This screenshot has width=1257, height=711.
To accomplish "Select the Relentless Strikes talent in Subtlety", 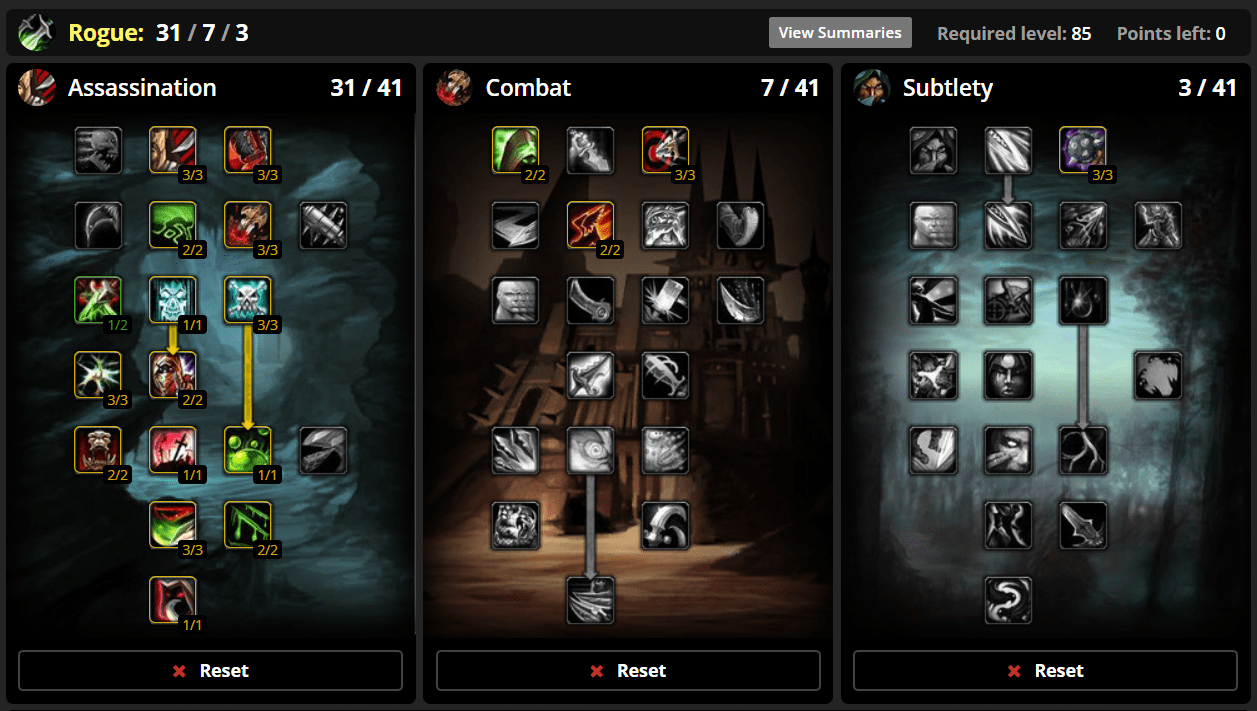I will tap(1084, 150).
